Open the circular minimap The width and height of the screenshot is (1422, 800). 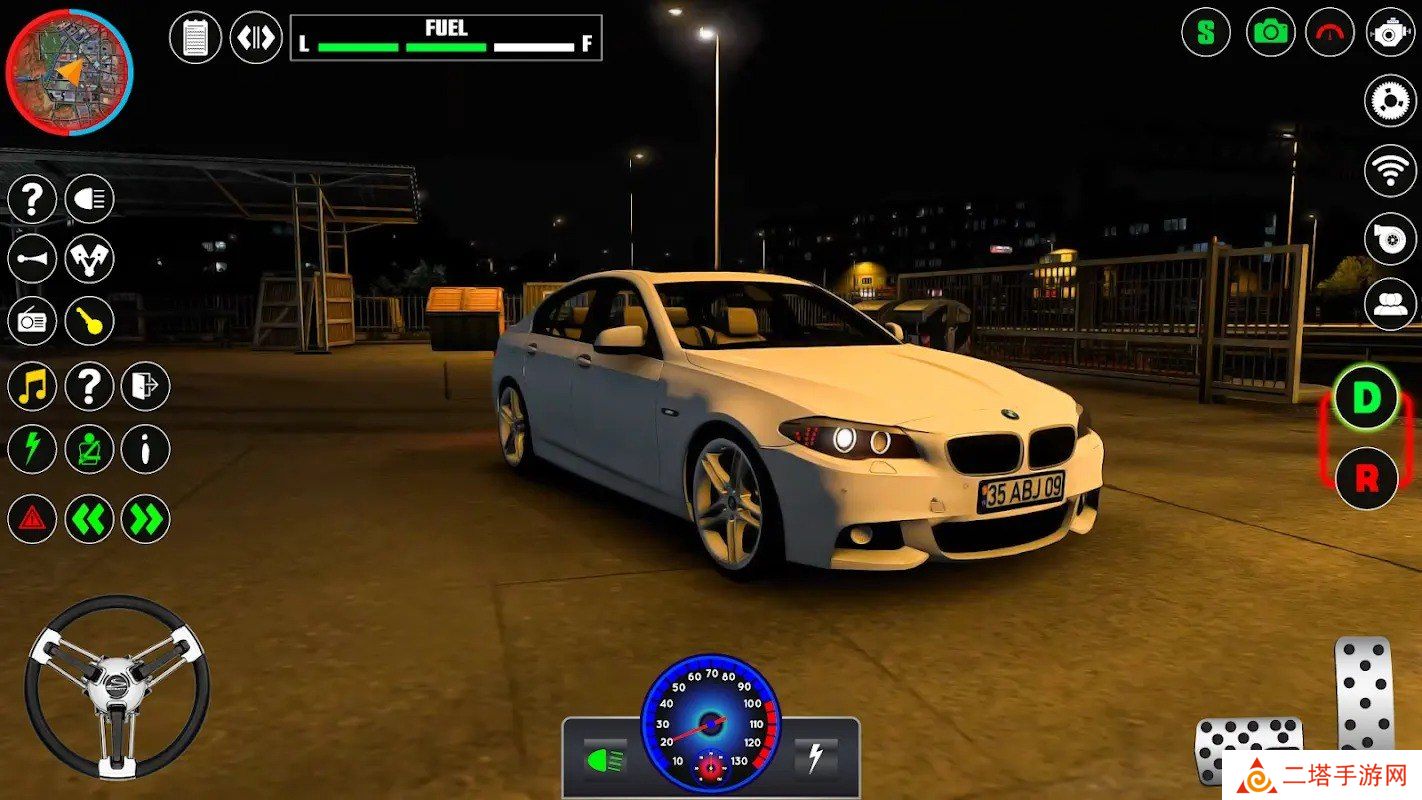[69, 72]
